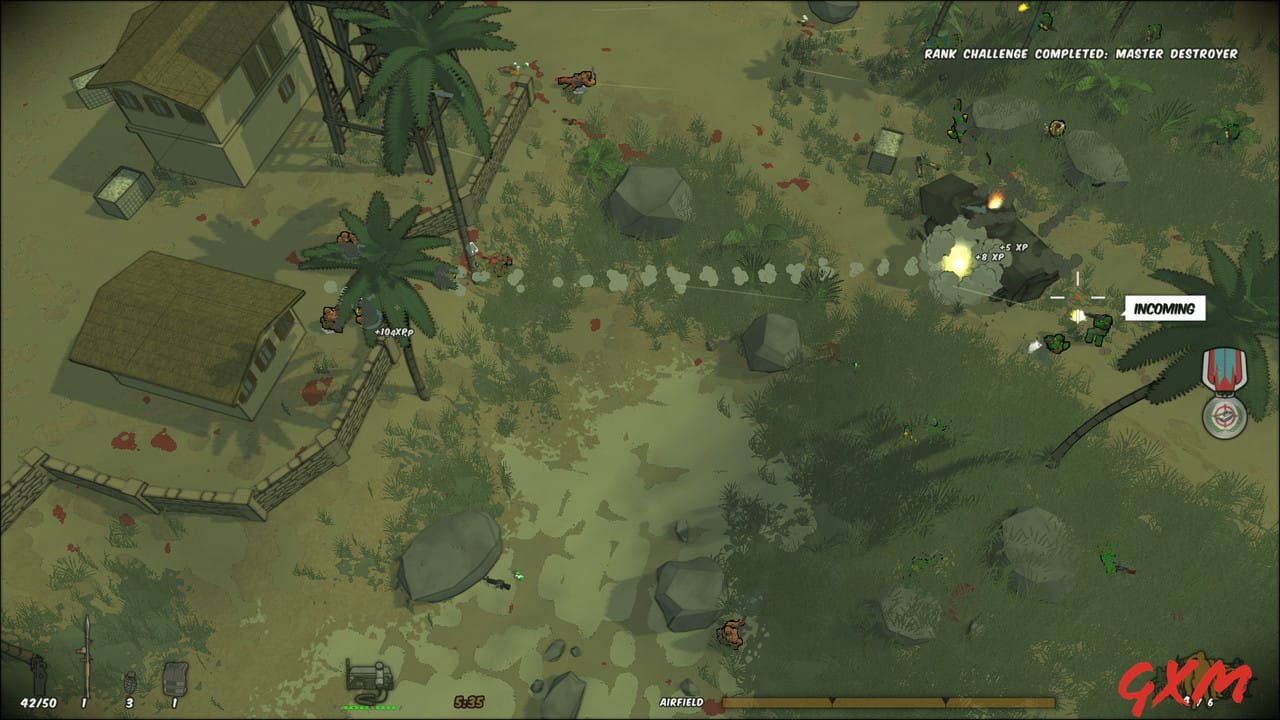Select the armor vest icon in the HUD

176,678
